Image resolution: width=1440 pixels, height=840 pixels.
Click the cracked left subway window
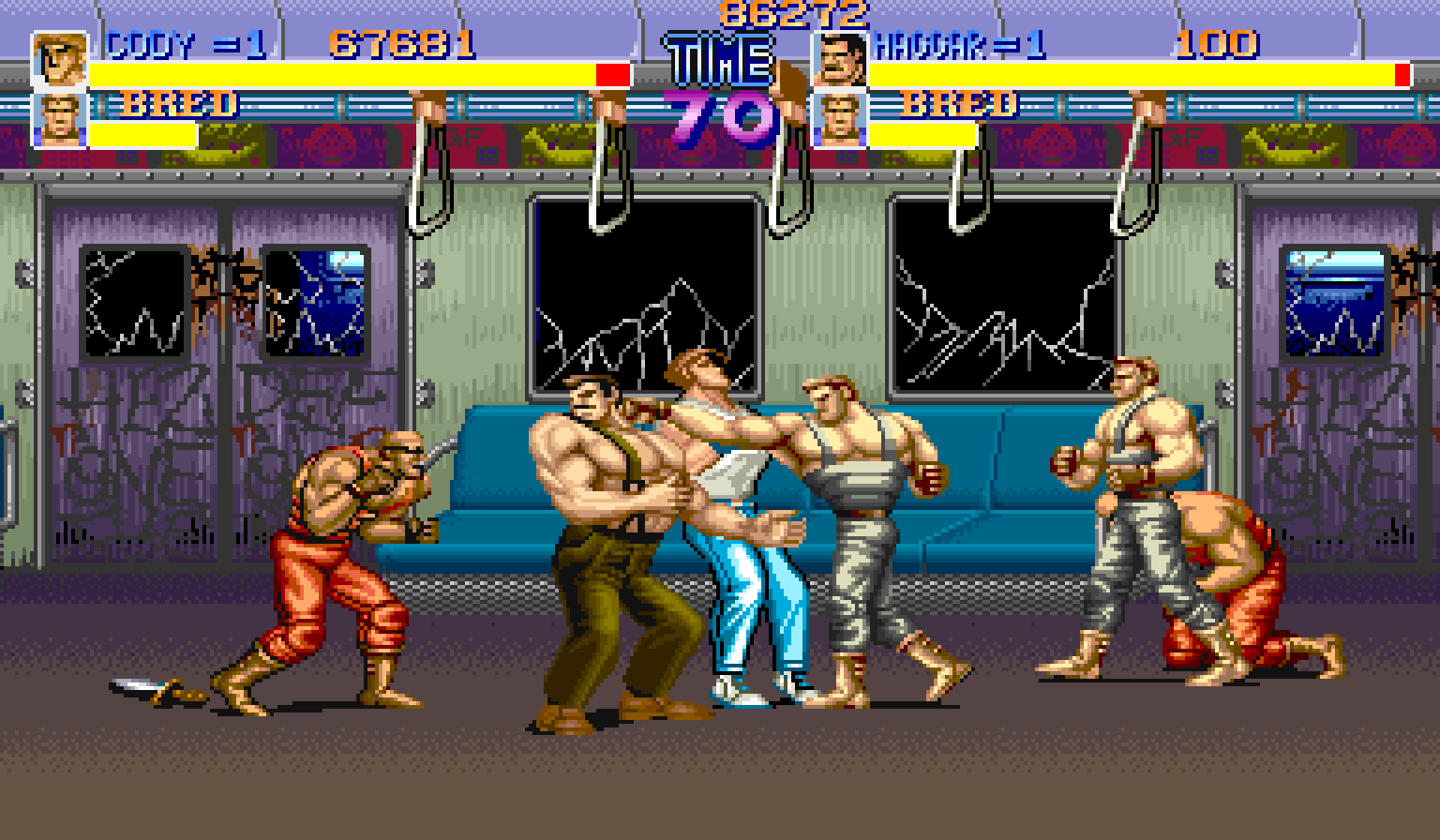(647, 291)
